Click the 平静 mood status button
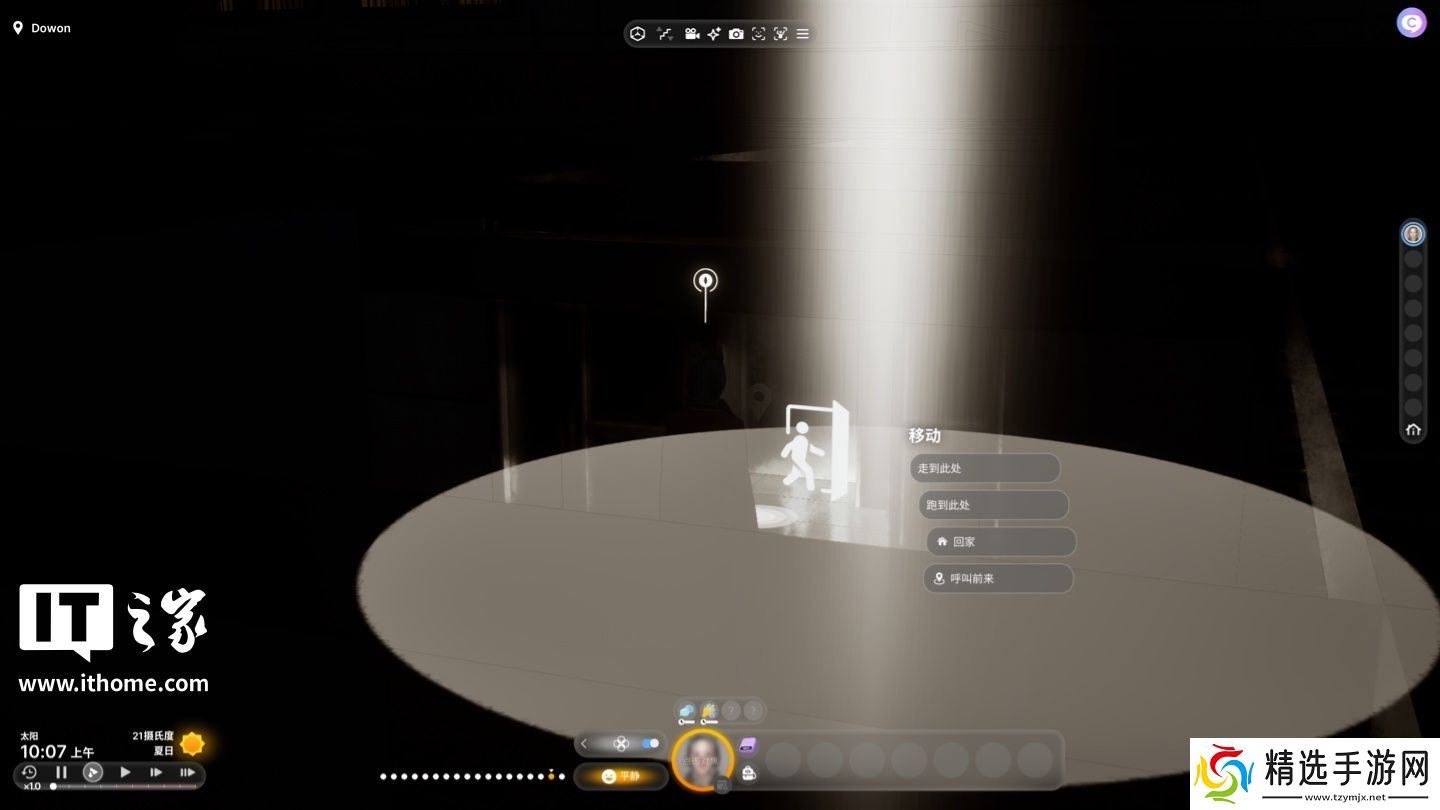The height and width of the screenshot is (810, 1440). [x=621, y=776]
